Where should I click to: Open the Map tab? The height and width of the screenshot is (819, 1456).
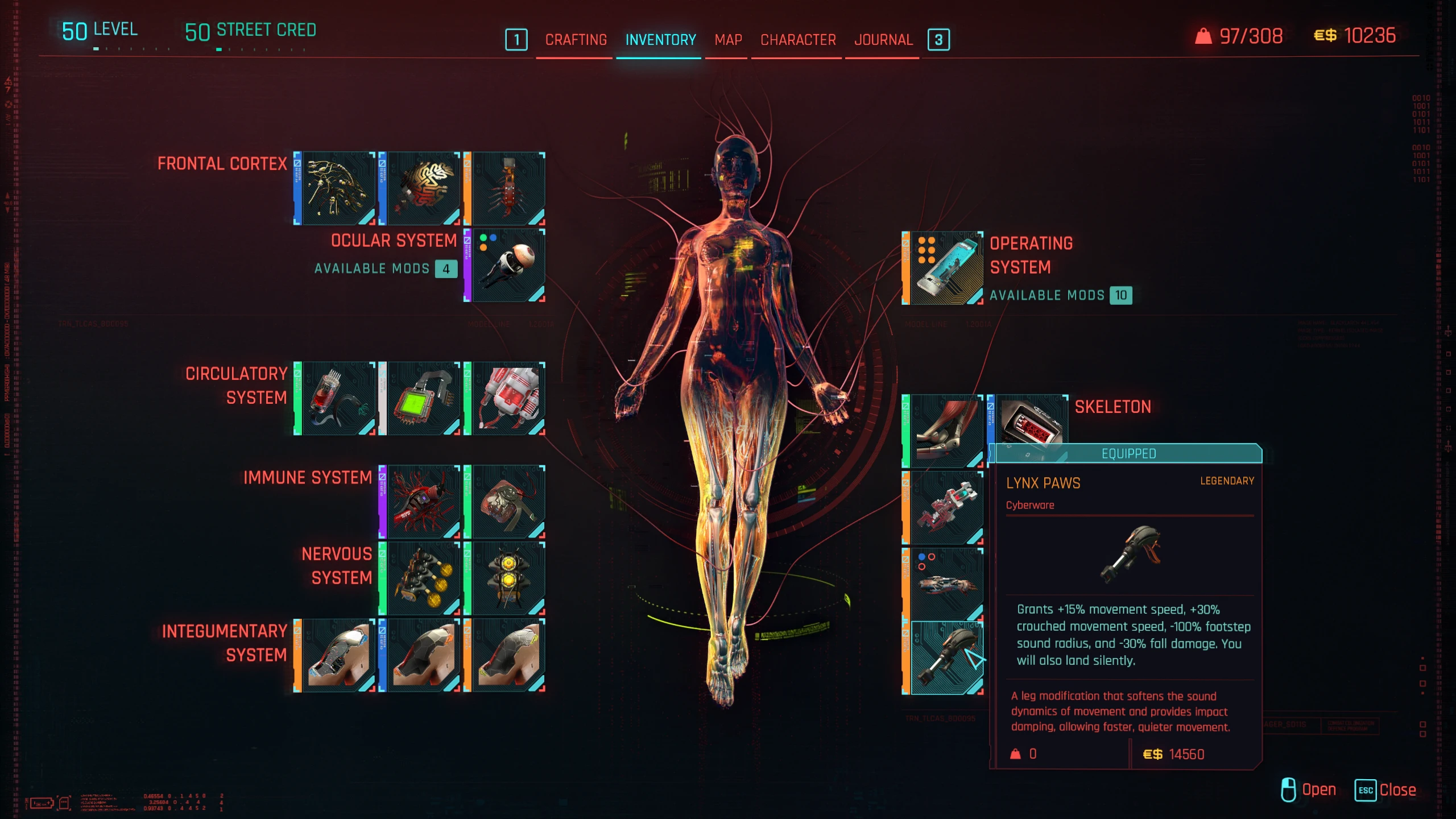point(728,40)
